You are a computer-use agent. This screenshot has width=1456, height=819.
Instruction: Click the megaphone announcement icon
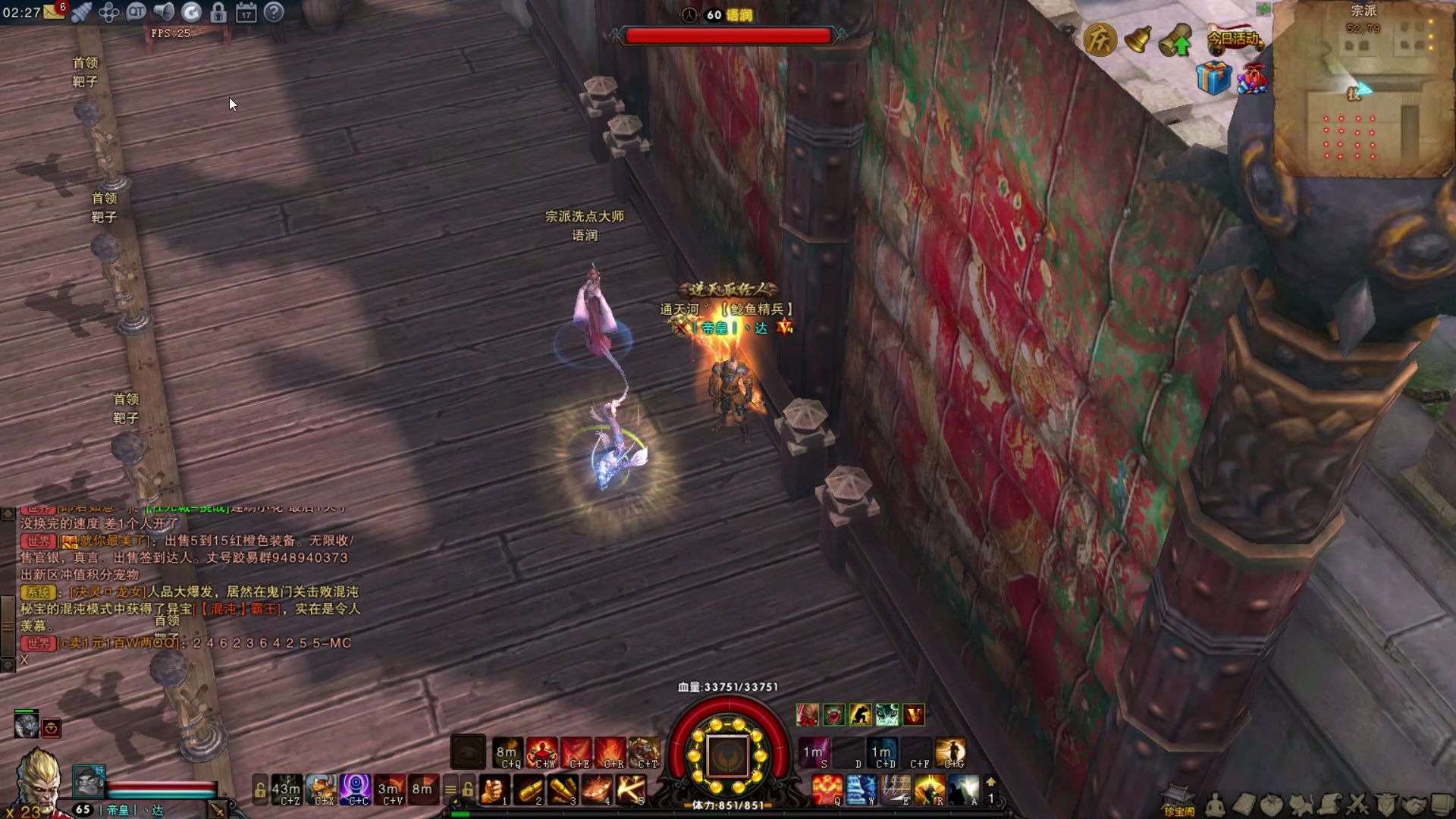coord(163,11)
